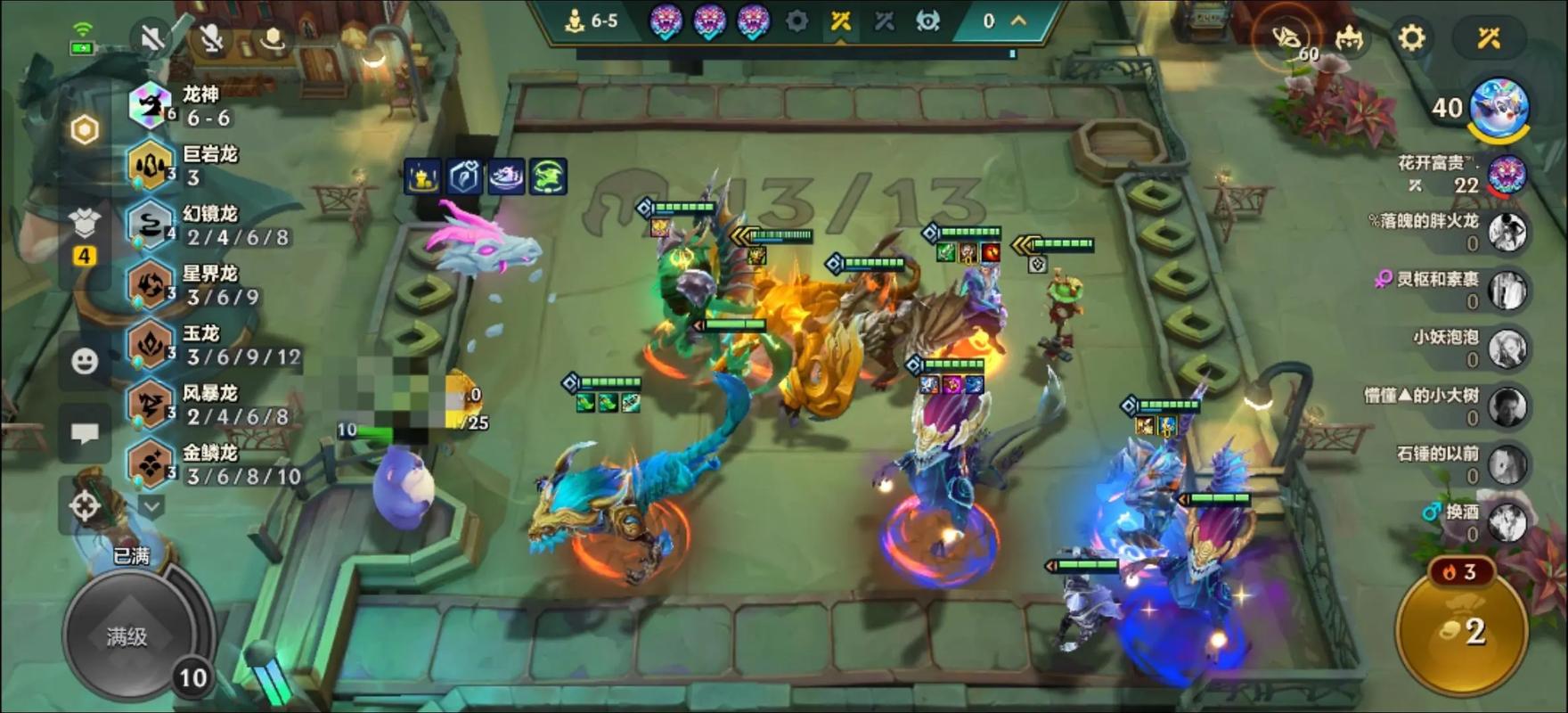Click the crossed swords button at top right
This screenshot has width=1568, height=713.
[1488, 37]
